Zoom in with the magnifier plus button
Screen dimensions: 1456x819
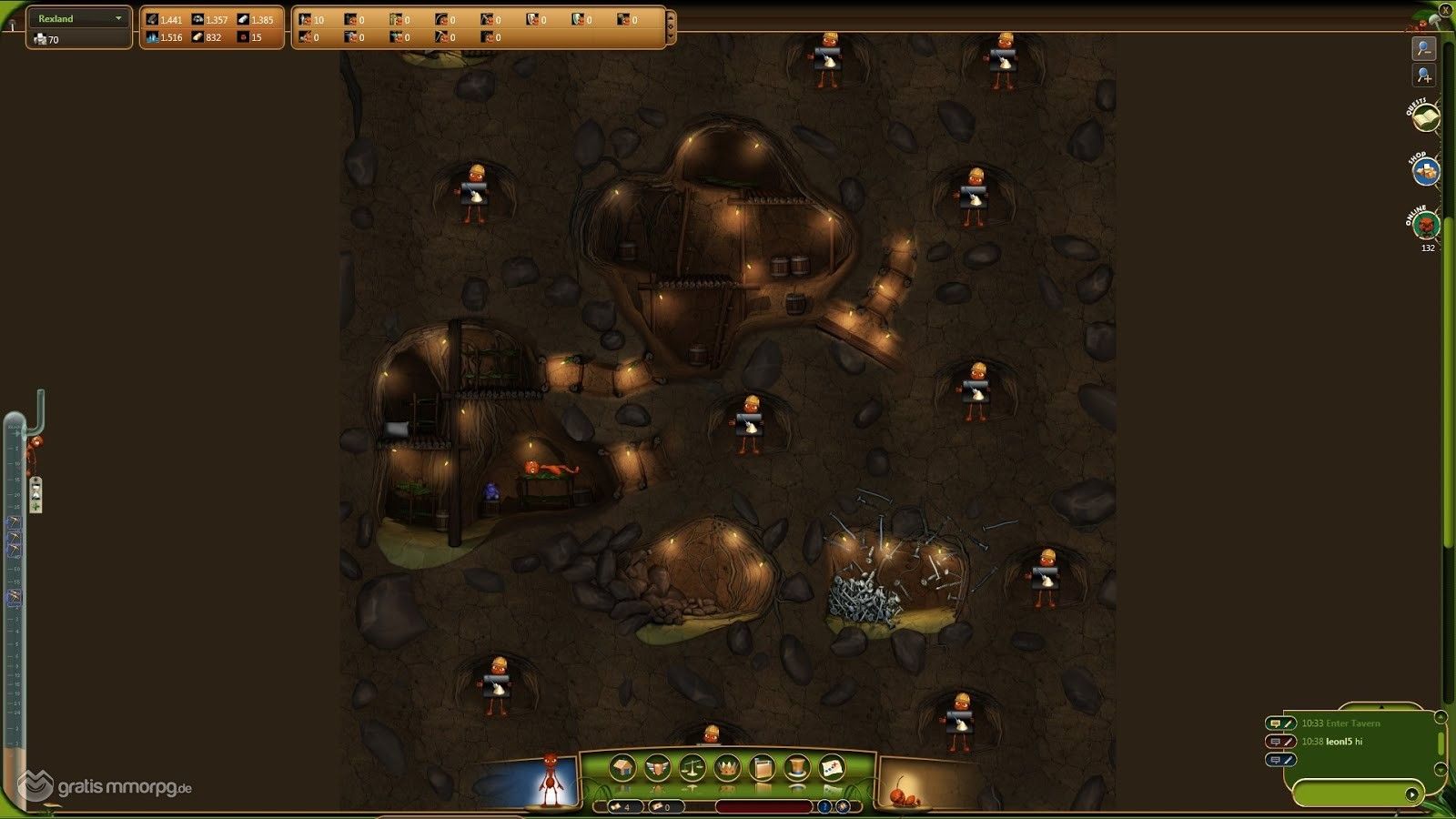(1424, 76)
